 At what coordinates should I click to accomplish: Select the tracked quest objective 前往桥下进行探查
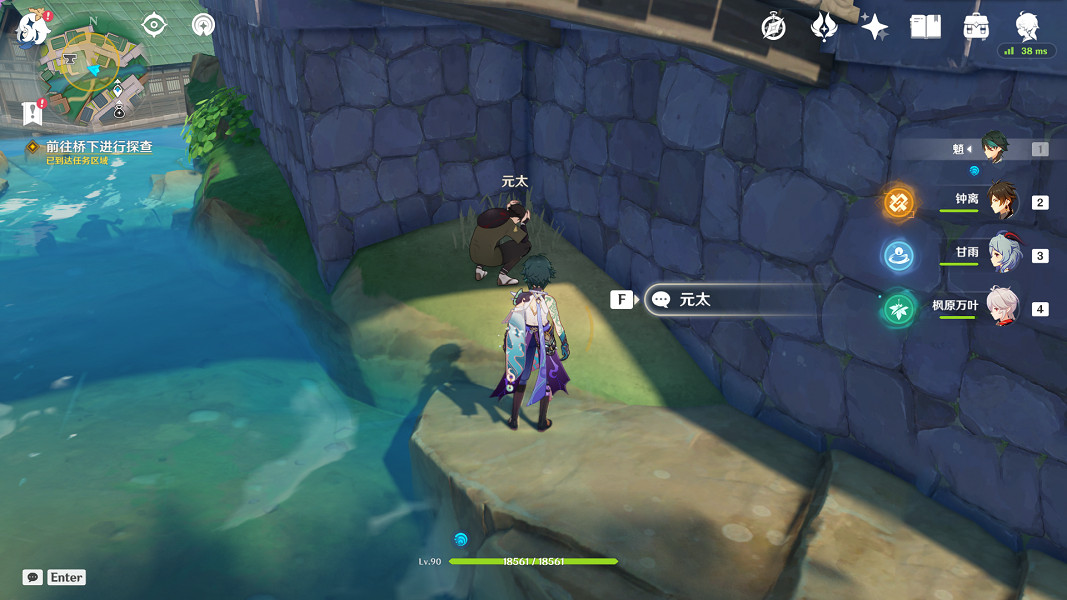(98, 147)
